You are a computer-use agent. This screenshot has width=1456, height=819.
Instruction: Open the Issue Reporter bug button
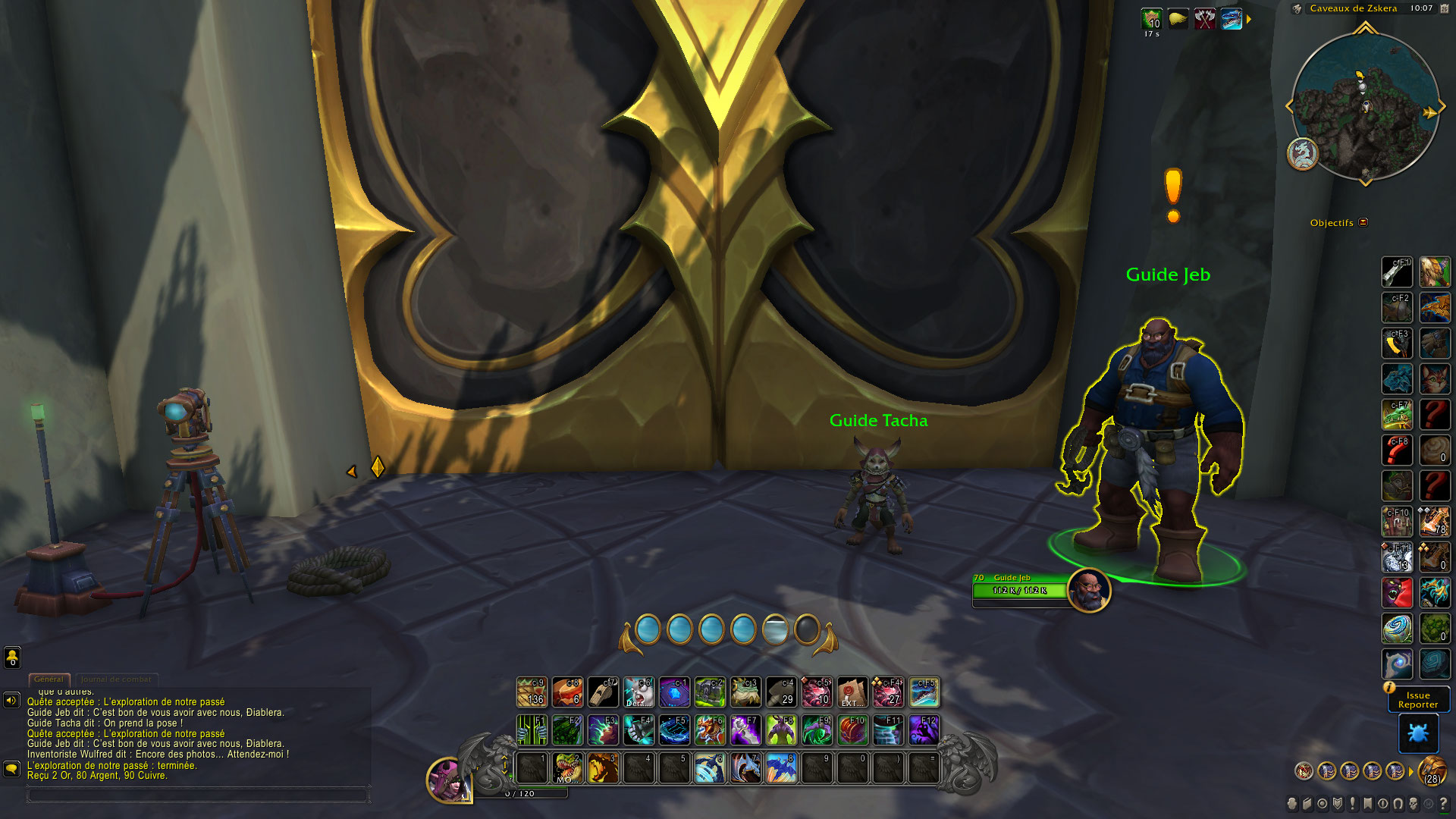point(1417,733)
